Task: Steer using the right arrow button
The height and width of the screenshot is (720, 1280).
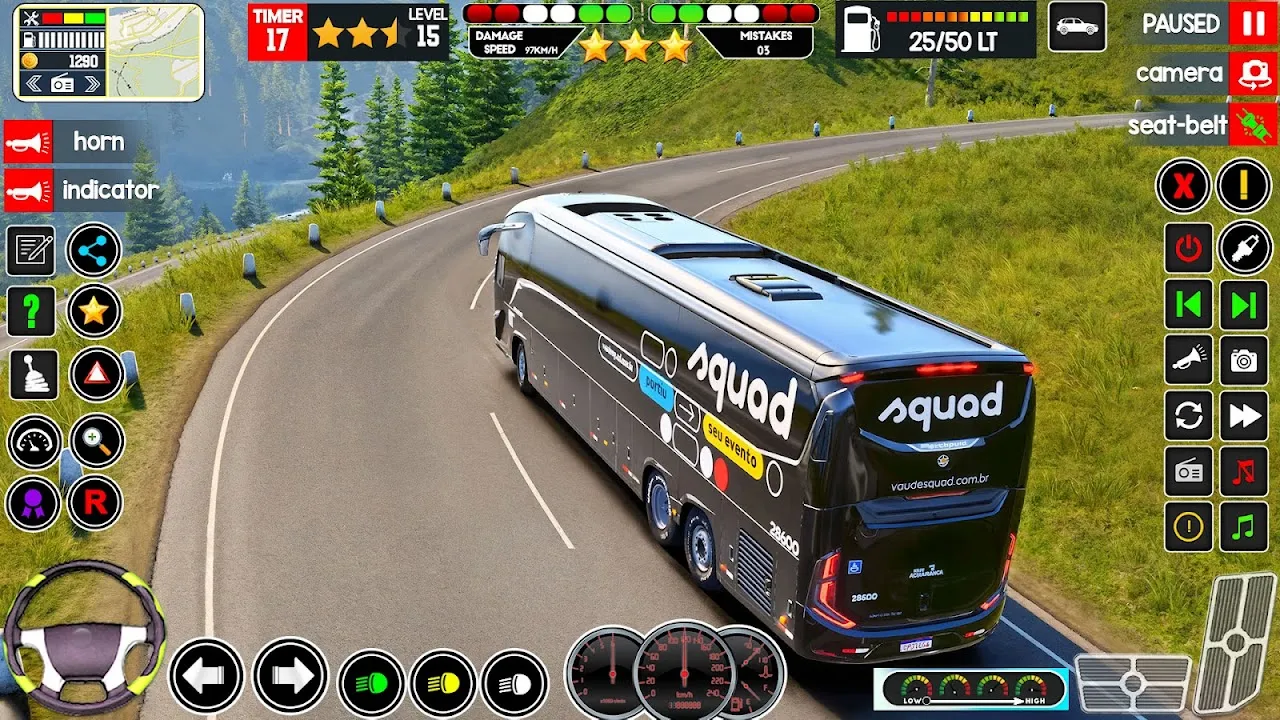Action: (290, 676)
